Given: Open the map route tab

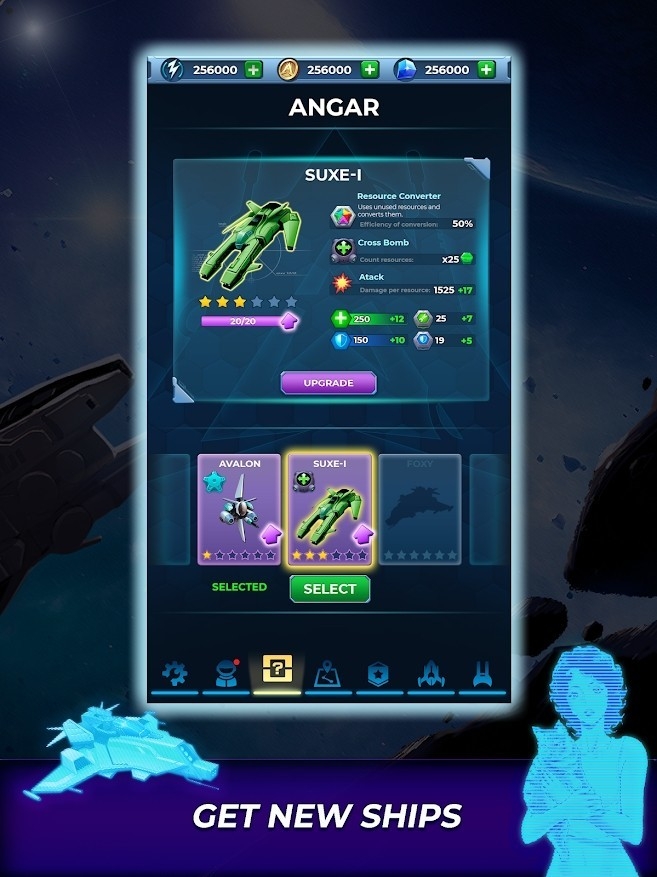Looking at the screenshot, I should [x=328, y=672].
